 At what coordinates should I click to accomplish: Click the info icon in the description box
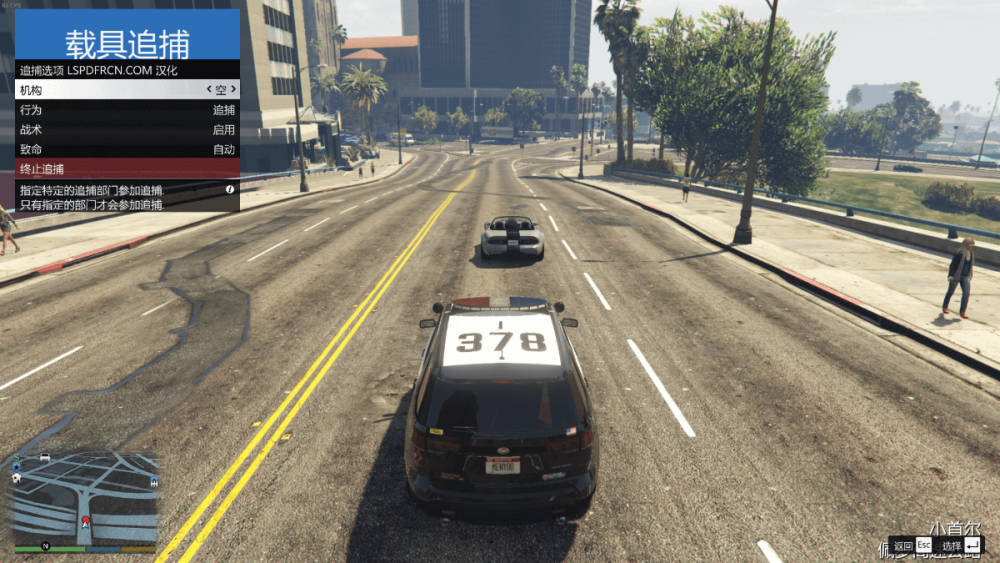tap(230, 189)
